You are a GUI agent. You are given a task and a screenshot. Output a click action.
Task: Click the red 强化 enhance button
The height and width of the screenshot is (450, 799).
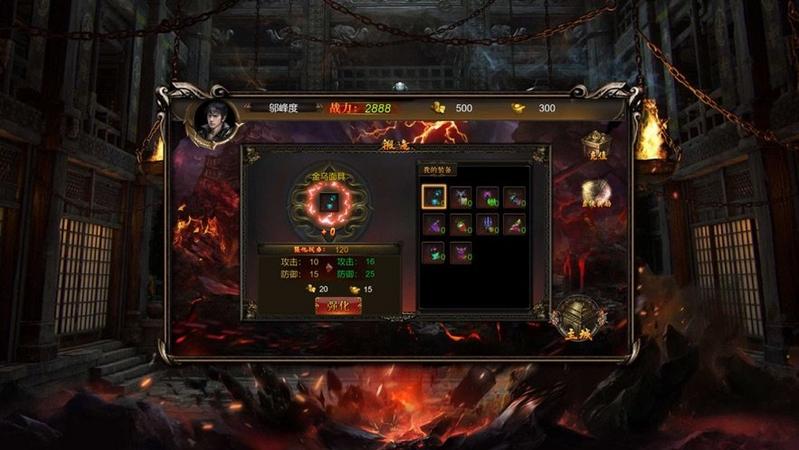tap(337, 306)
